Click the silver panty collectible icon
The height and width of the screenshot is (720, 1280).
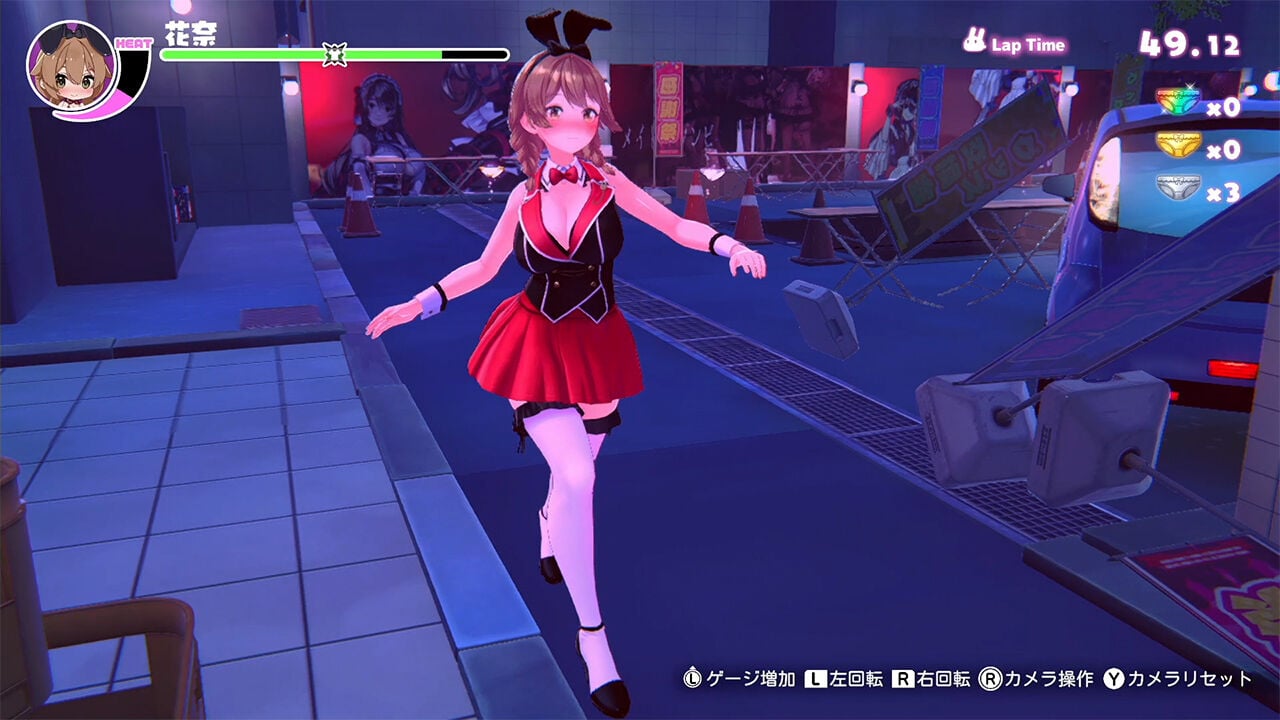tap(1177, 187)
